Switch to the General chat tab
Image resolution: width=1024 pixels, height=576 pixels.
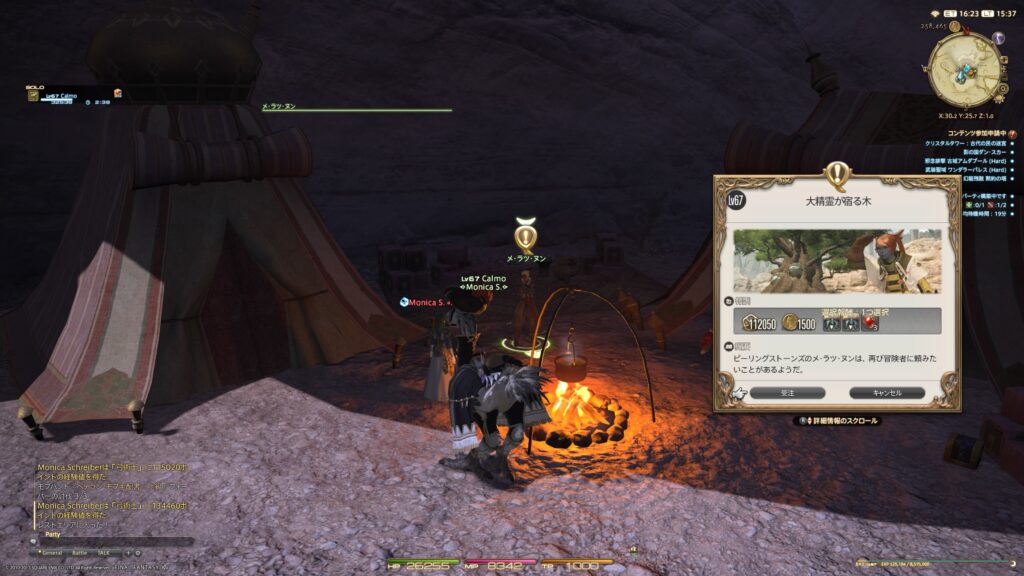(x=51, y=552)
